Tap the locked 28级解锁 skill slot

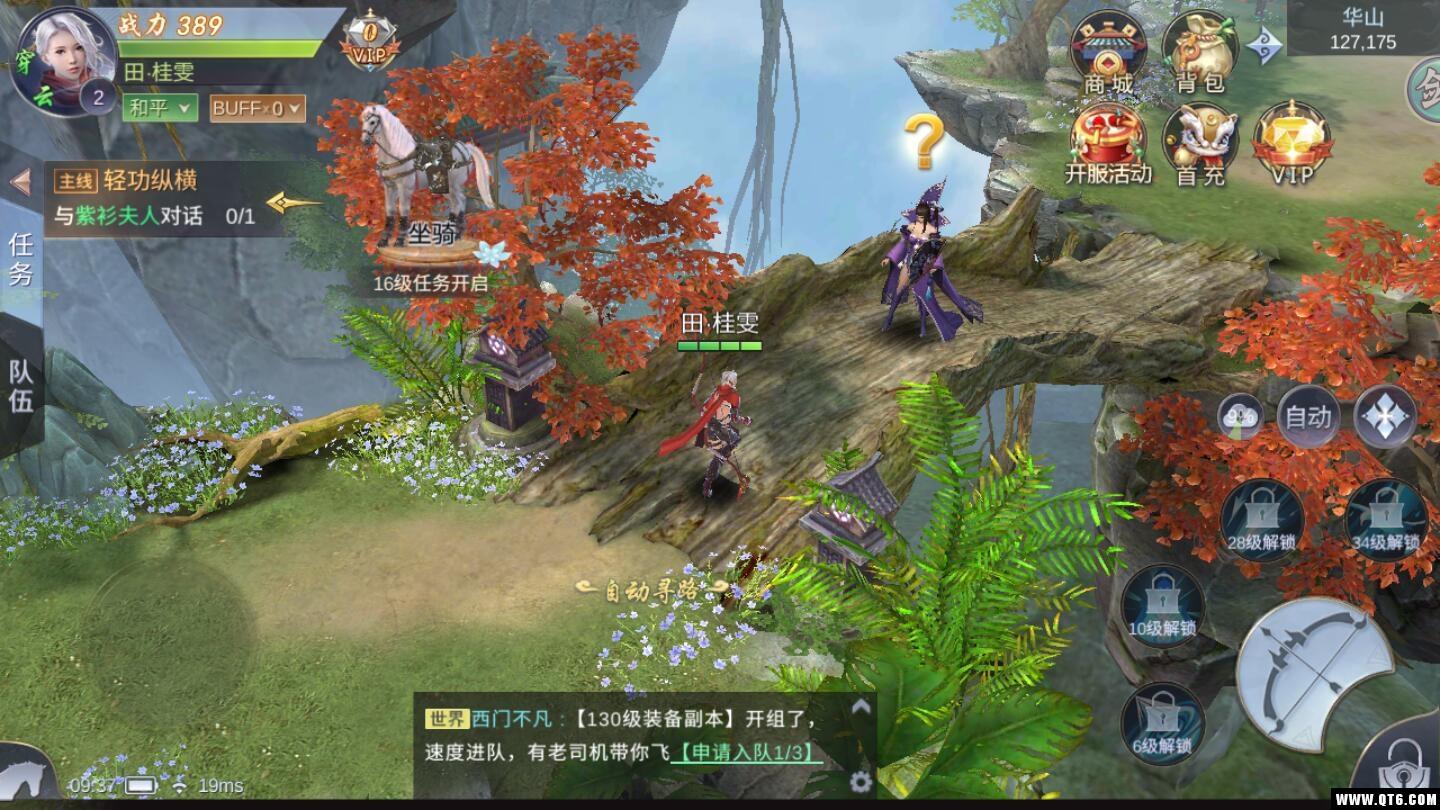pos(1262,519)
